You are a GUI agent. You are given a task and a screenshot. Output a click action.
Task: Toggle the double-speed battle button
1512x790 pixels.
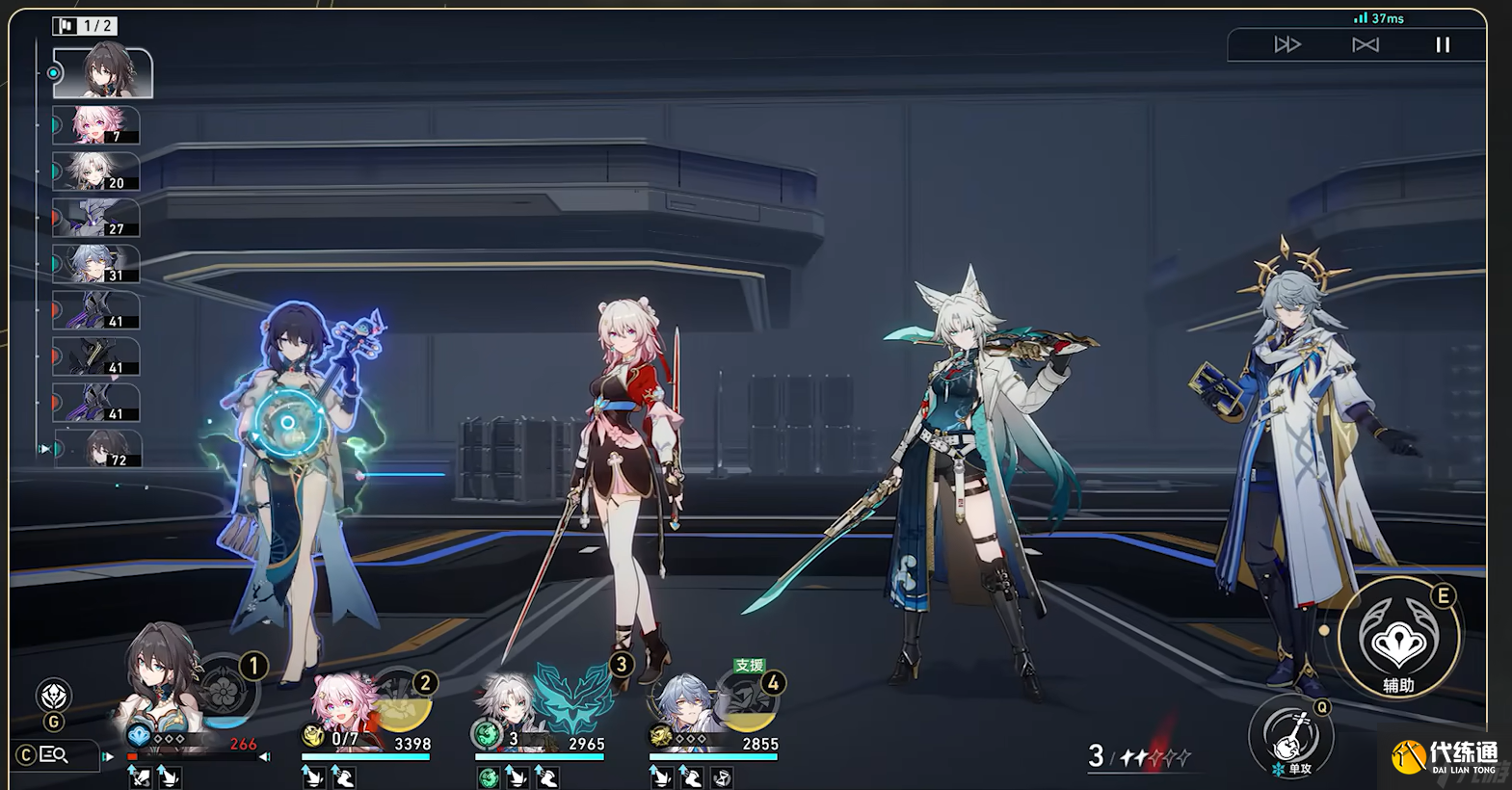[1287, 44]
